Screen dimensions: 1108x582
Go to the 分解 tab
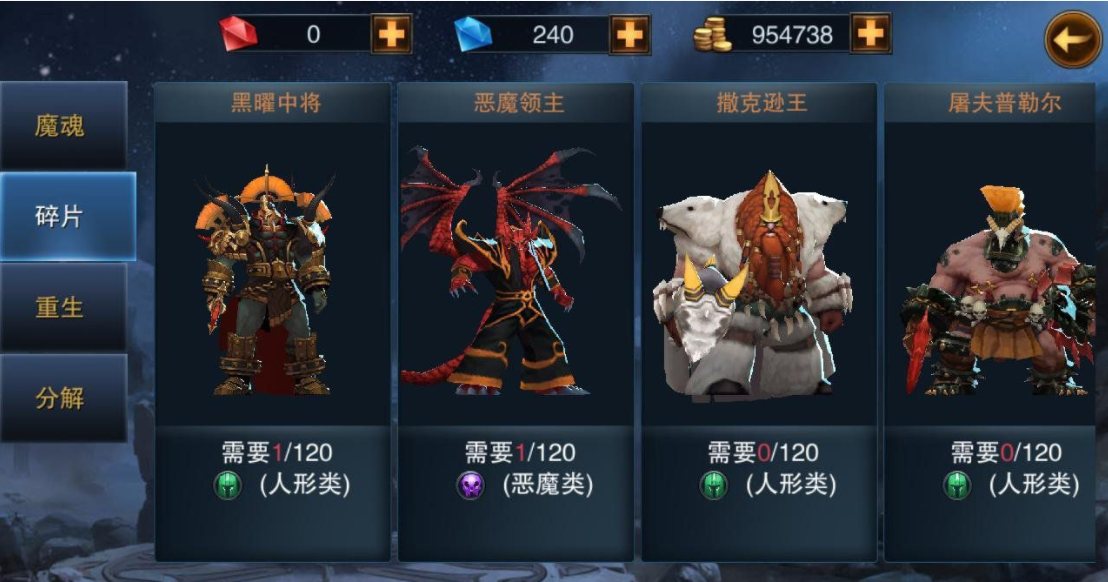(x=62, y=398)
